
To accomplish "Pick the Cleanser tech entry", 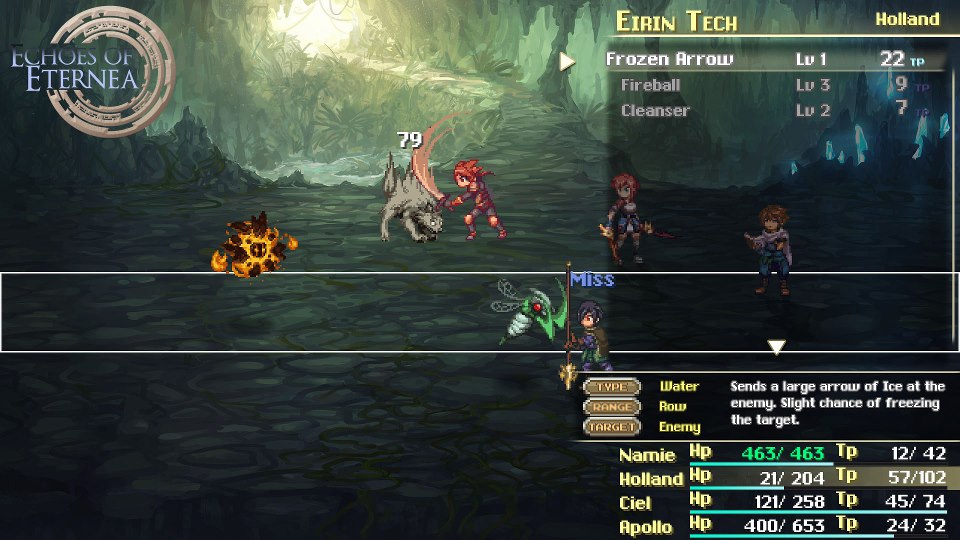I will pyautogui.click(x=655, y=110).
